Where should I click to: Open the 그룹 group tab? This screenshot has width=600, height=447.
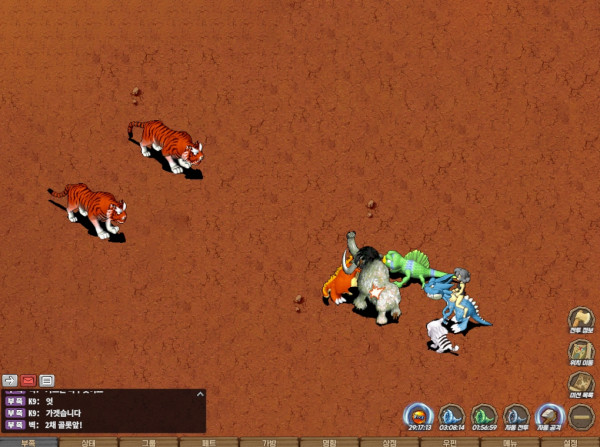click(x=148, y=441)
